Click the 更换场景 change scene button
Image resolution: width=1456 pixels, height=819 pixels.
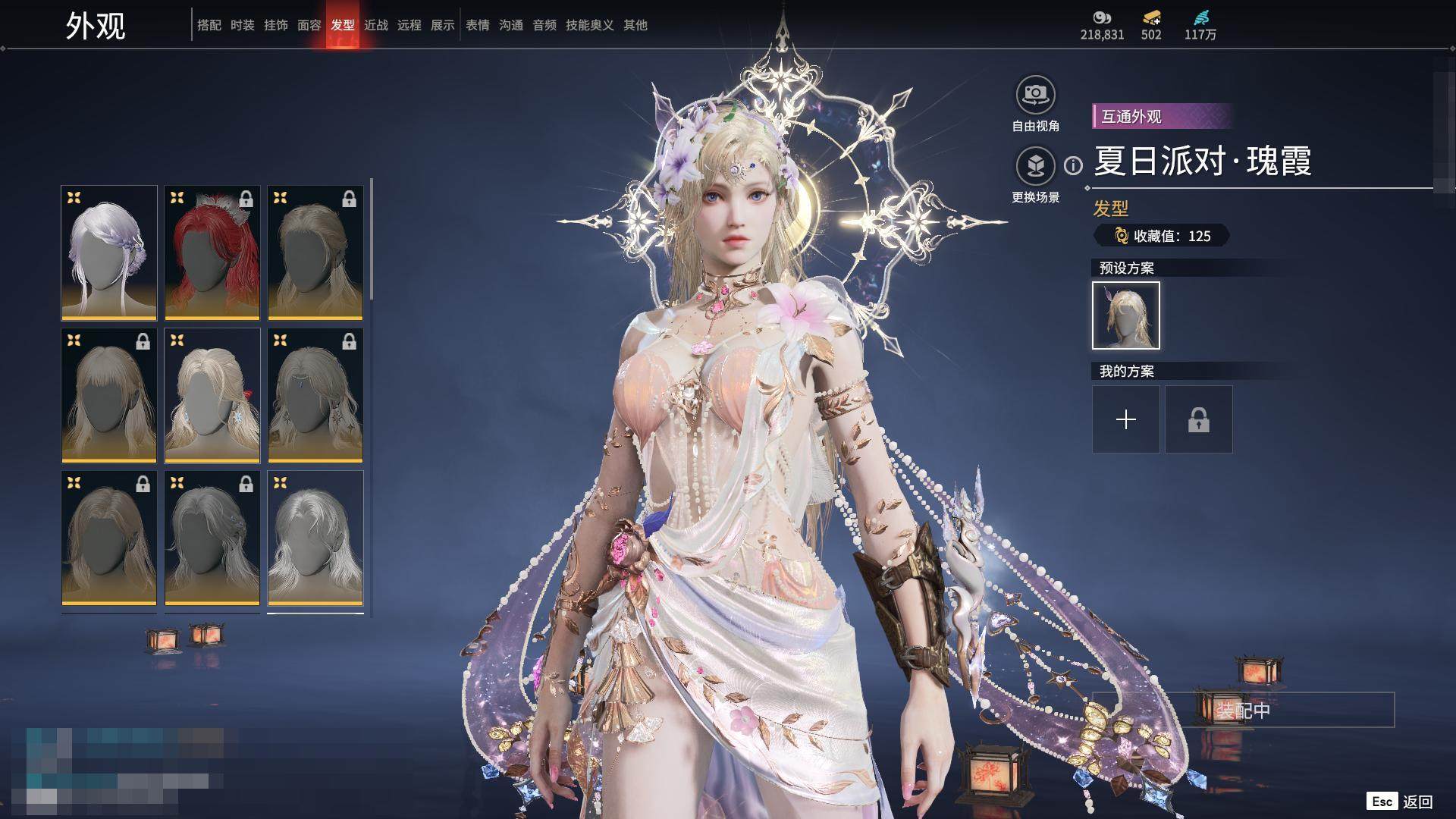tap(1035, 166)
